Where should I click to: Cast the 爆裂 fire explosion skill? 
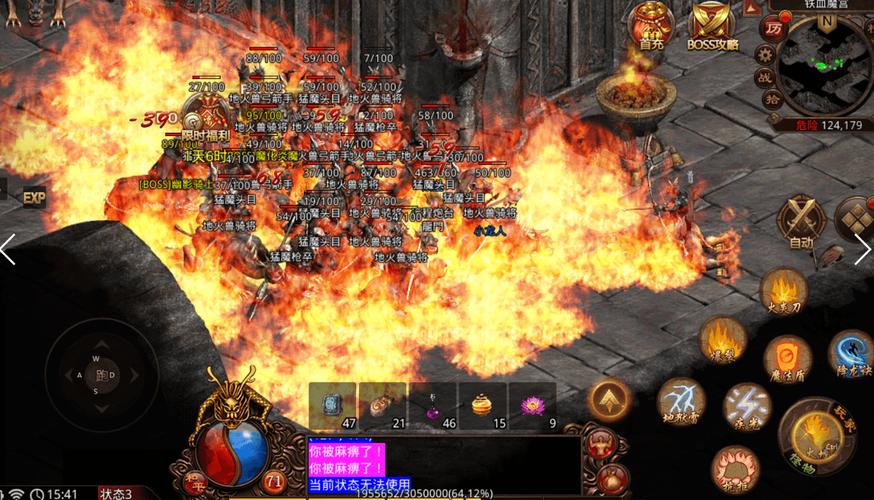721,338
